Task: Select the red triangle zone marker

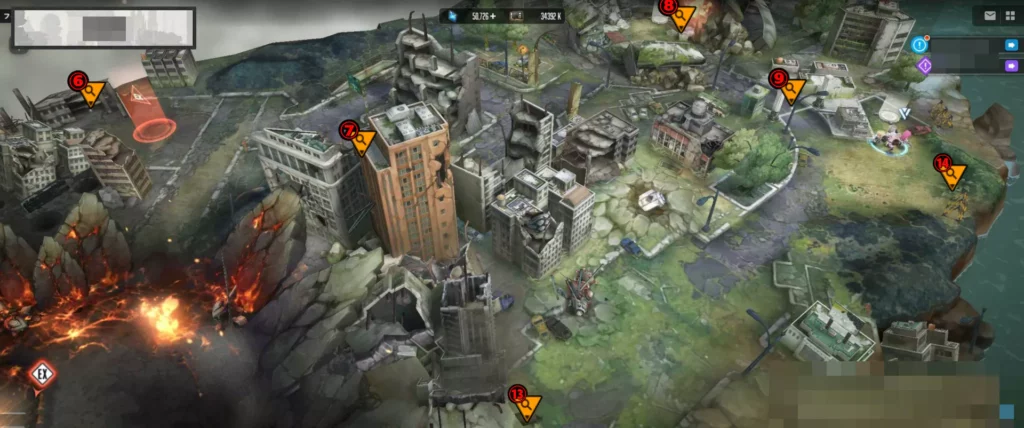Action: [x=136, y=98]
